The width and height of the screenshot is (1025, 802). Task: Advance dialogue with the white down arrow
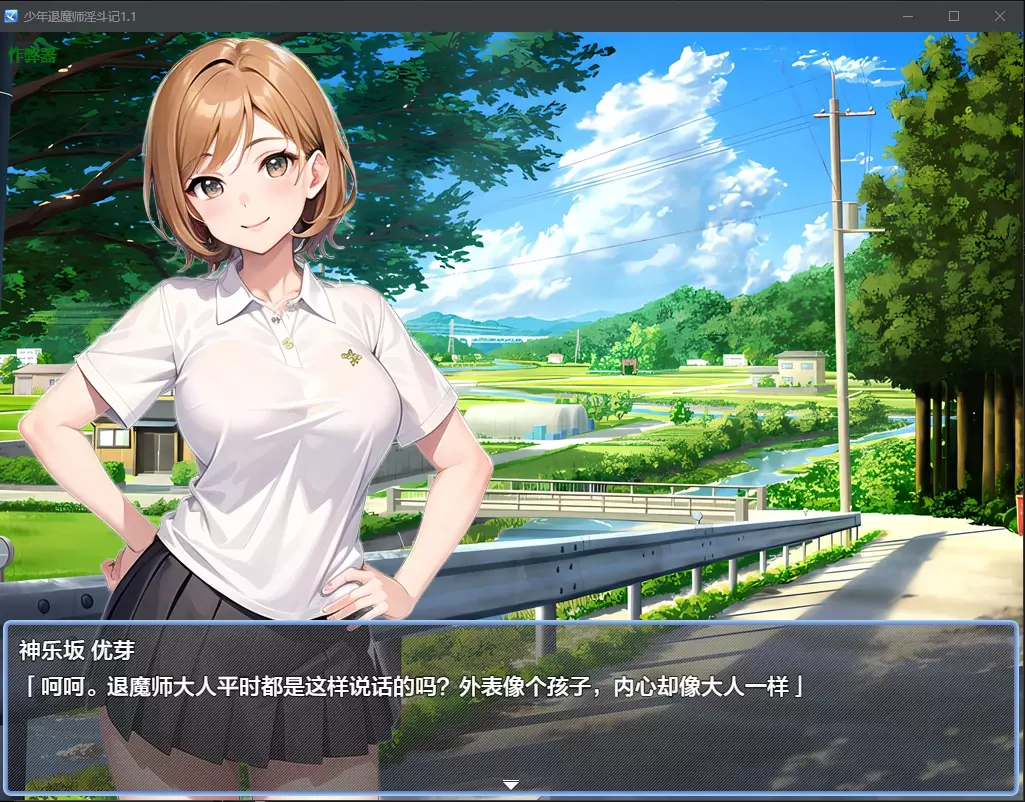[511, 785]
